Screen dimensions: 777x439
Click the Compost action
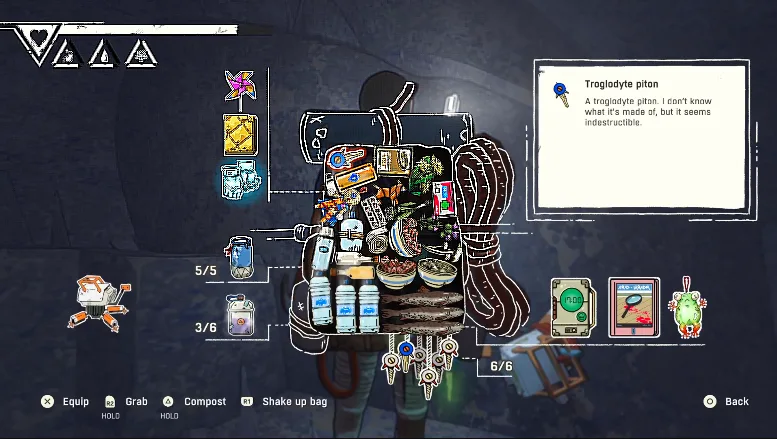[x=194, y=401]
